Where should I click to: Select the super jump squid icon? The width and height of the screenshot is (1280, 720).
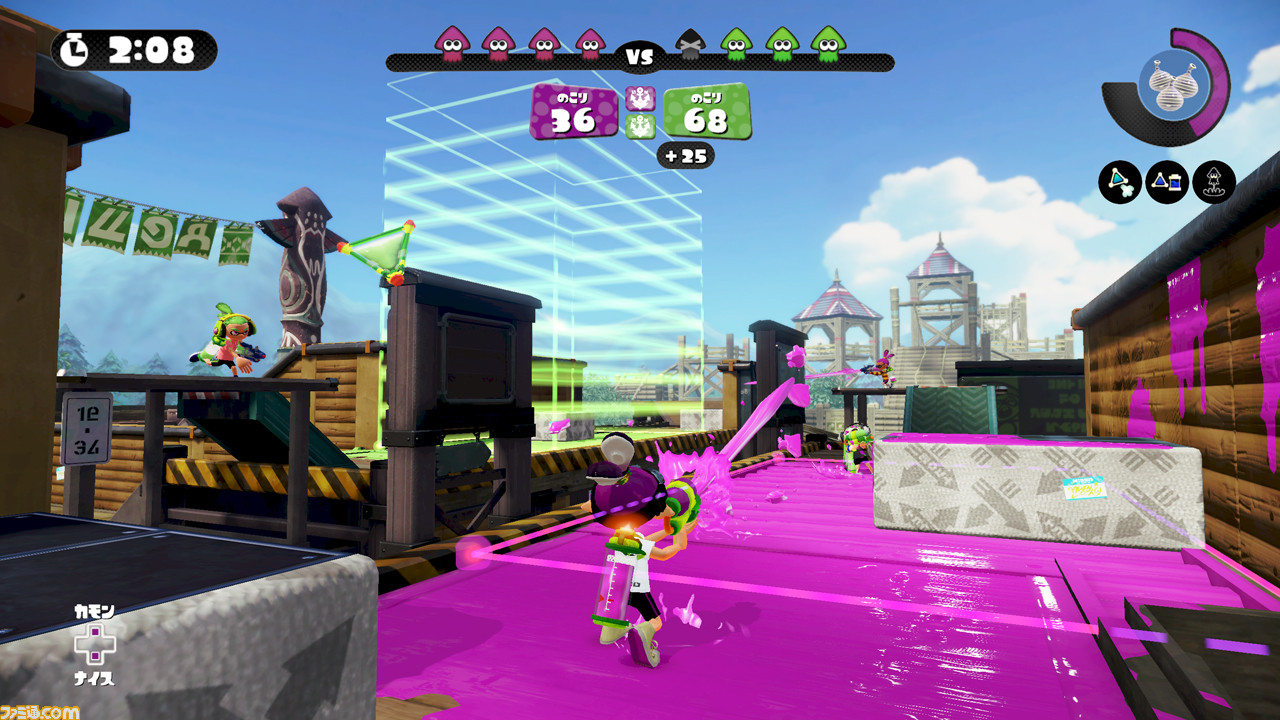click(1214, 183)
